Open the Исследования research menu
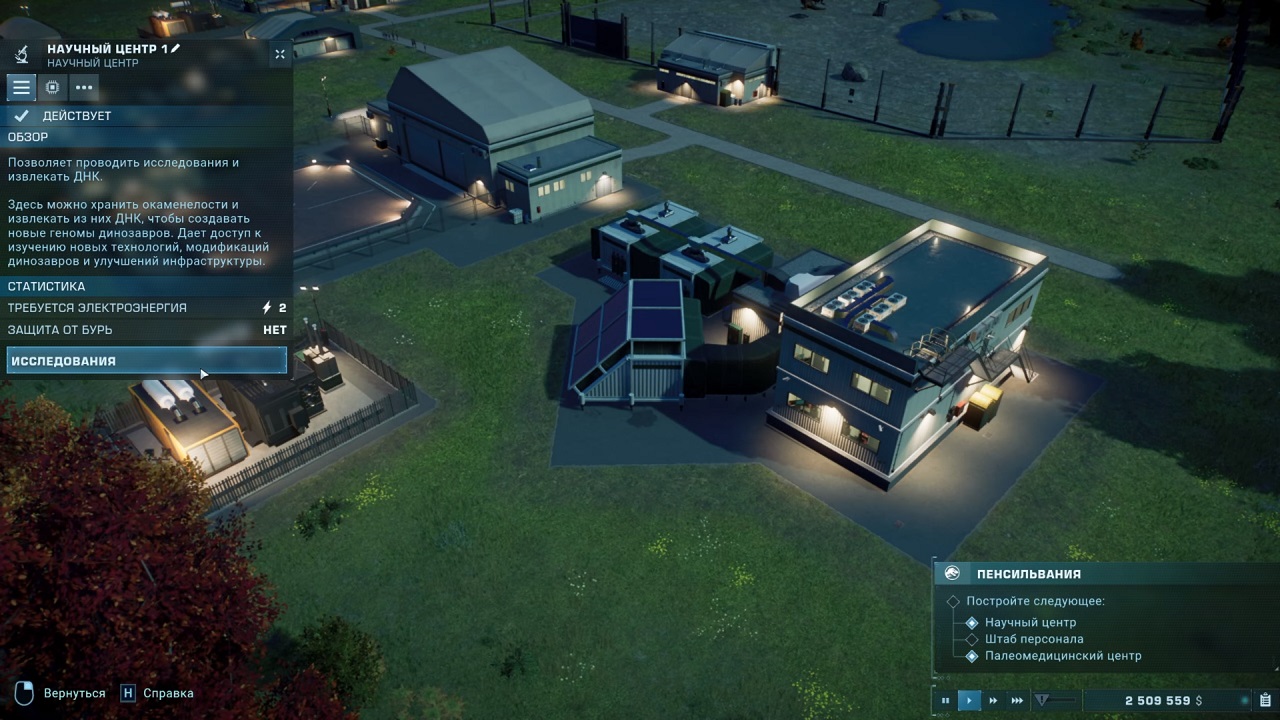Screen dimensions: 1280x720 pyautogui.click(x=146, y=361)
